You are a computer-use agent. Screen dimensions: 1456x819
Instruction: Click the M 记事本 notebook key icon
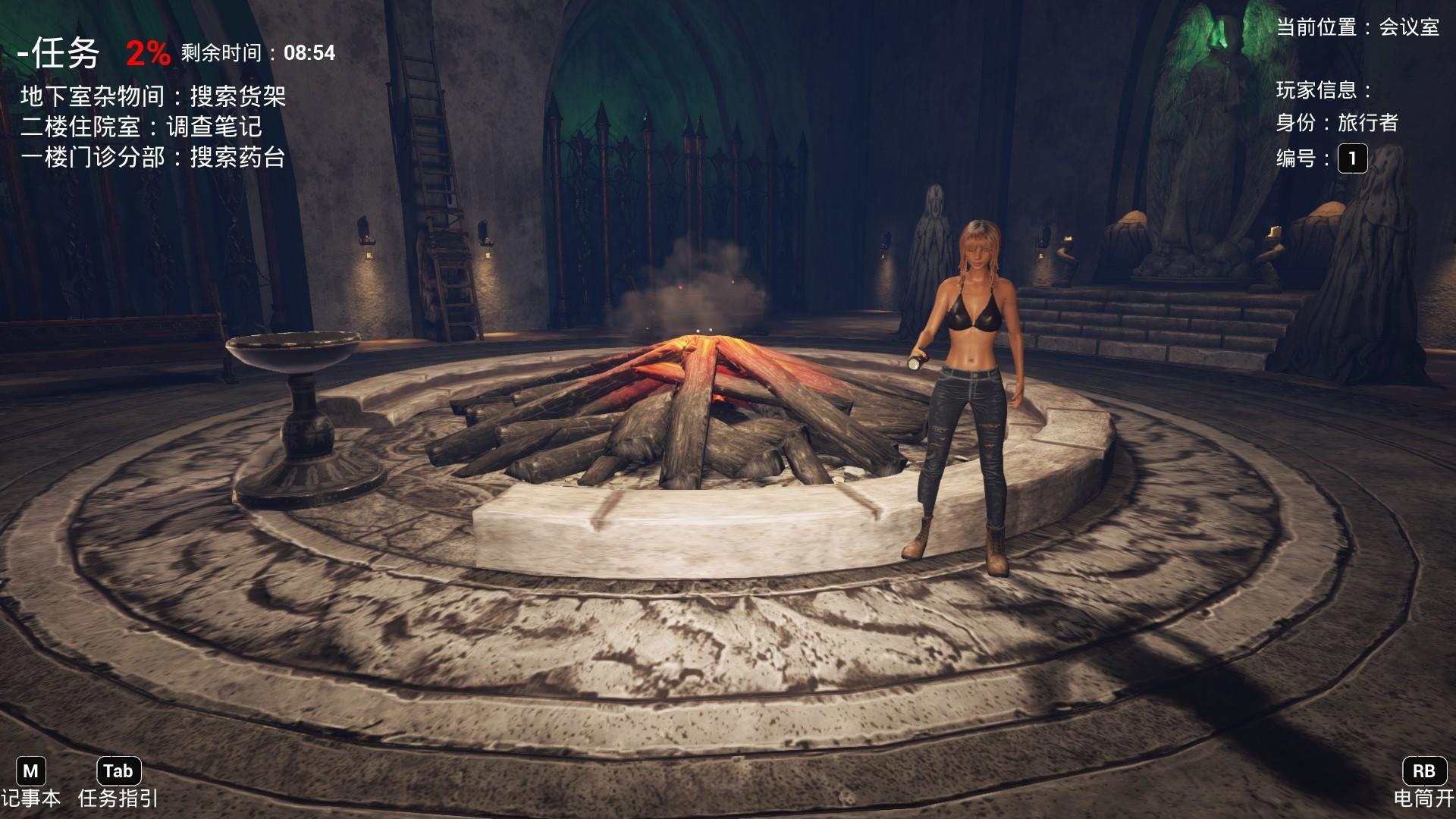pyautogui.click(x=31, y=771)
